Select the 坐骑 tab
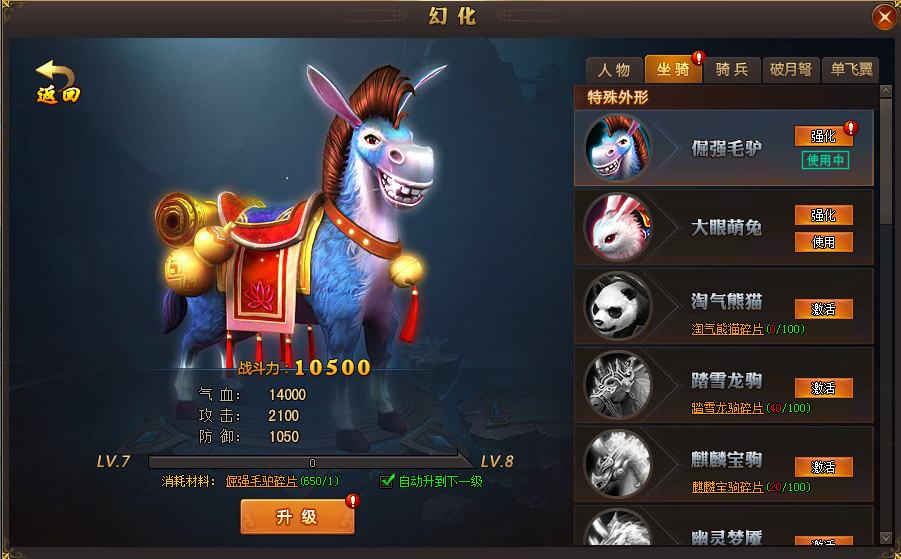Viewport: 901px width, 559px height. click(673, 69)
